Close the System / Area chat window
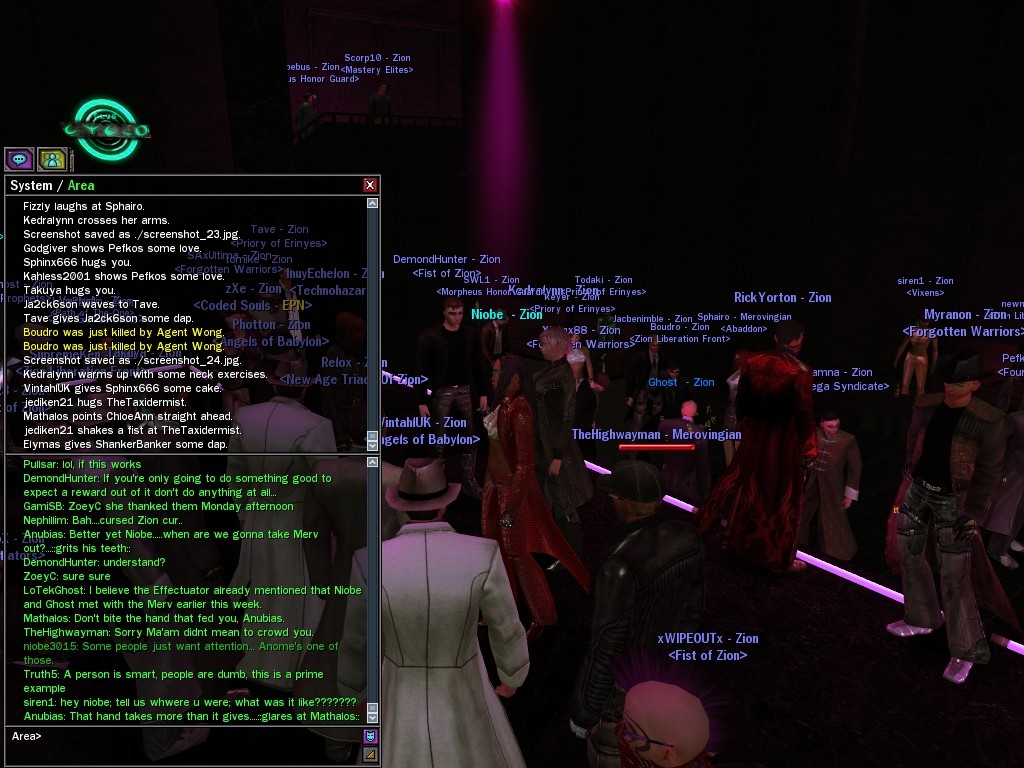 click(370, 185)
